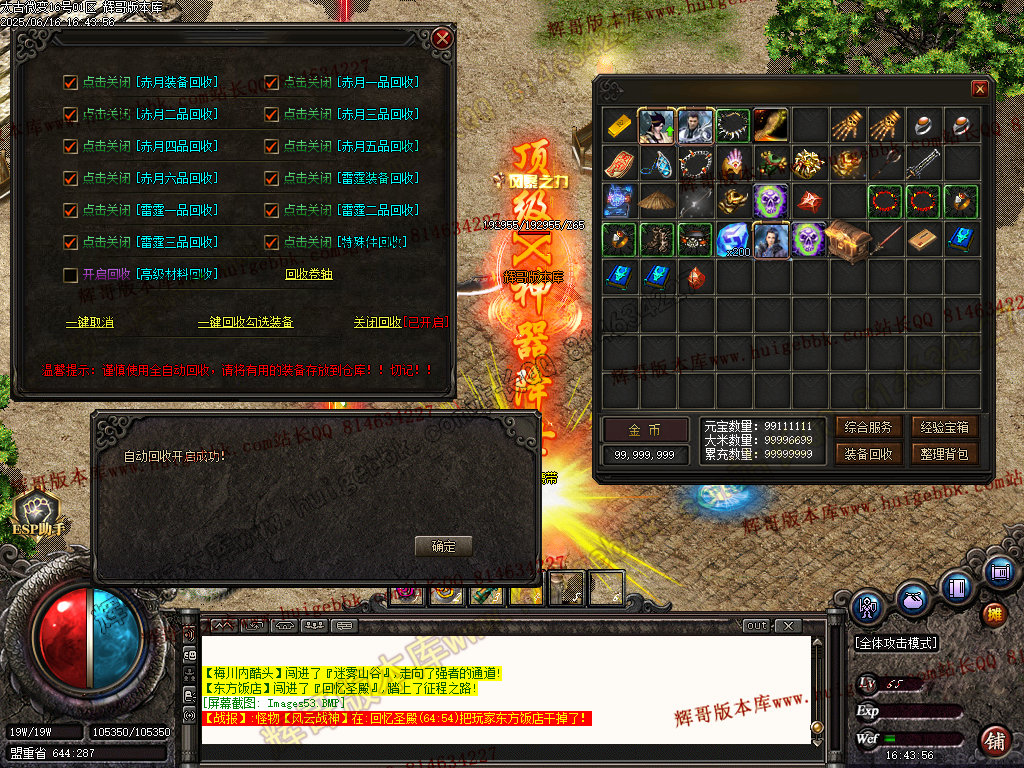Activate 一键回收勾选装备

click(245, 323)
